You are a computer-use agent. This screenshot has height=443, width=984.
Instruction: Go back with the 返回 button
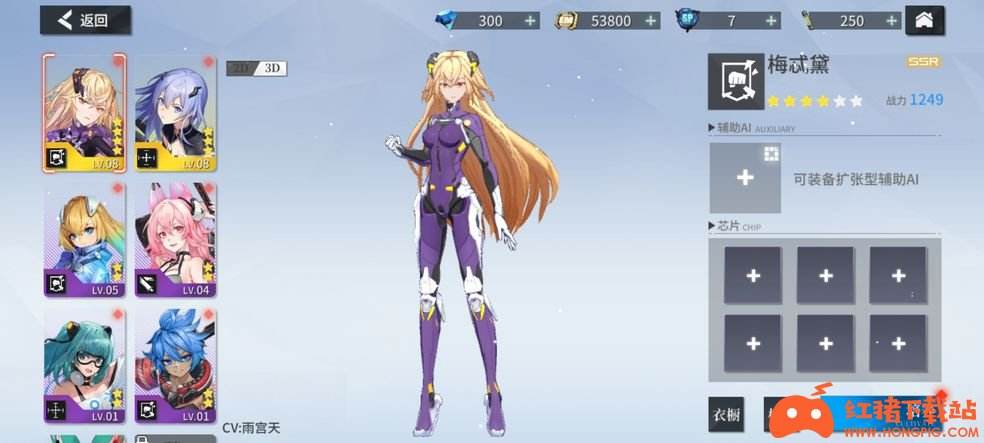(83, 20)
